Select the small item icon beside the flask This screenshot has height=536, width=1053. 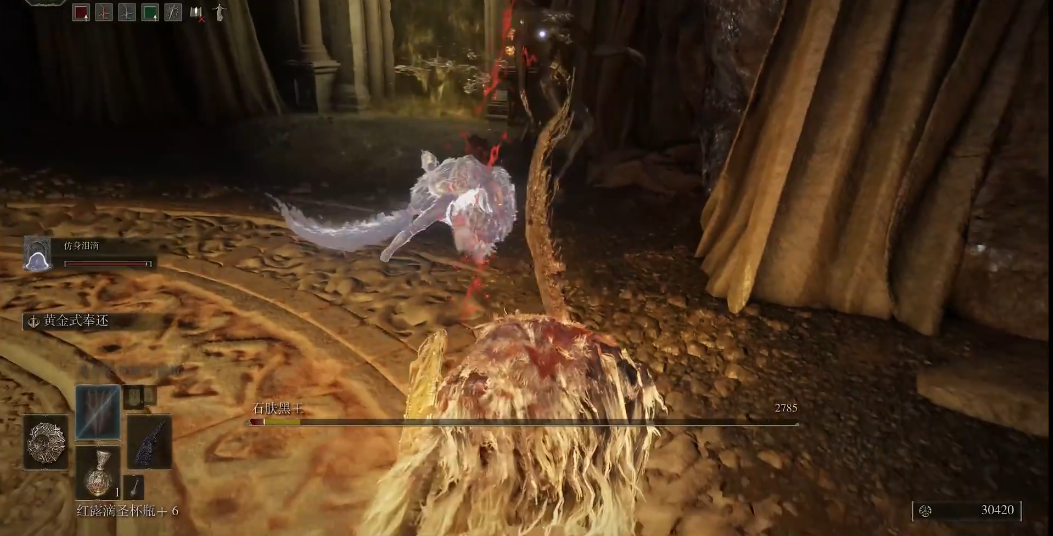tap(135, 486)
